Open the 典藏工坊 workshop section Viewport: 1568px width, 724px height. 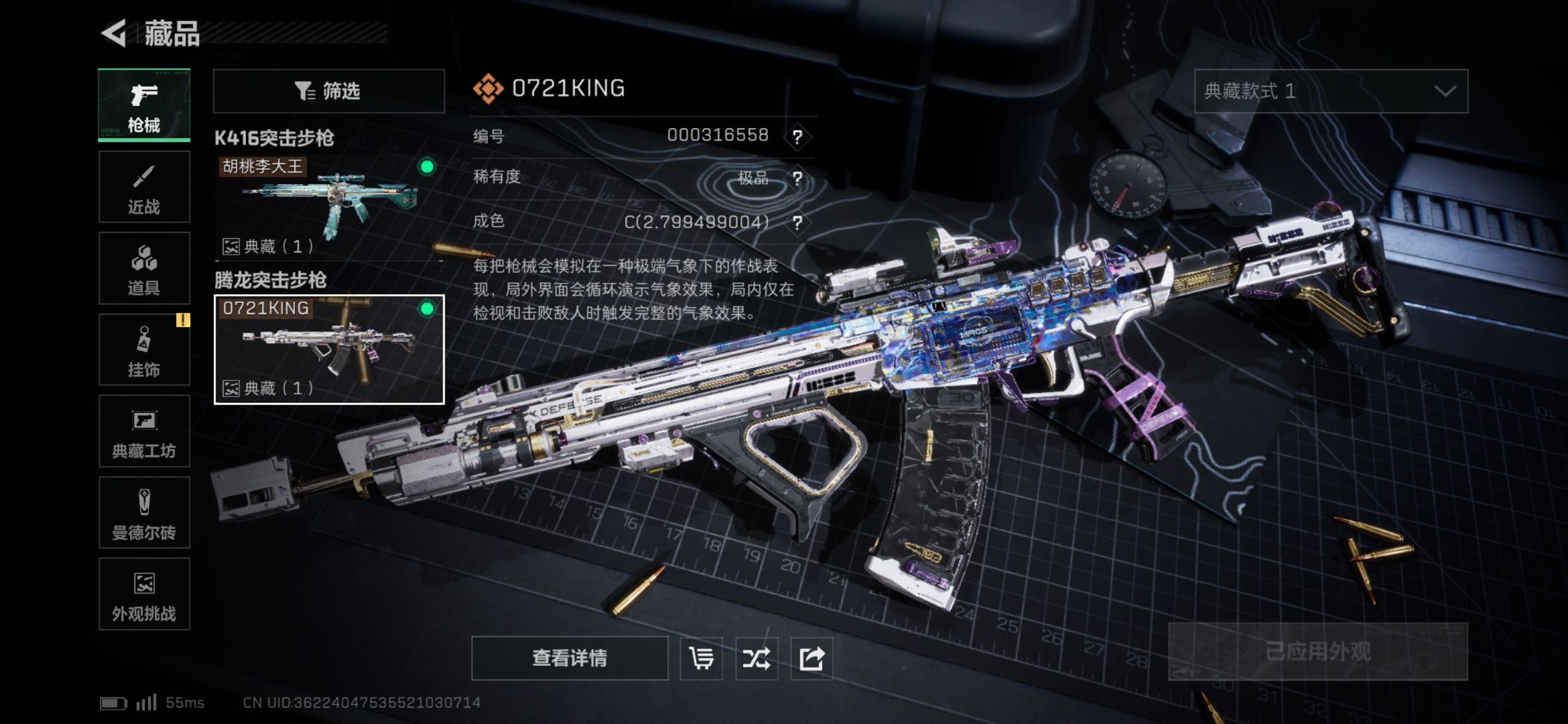coord(144,431)
